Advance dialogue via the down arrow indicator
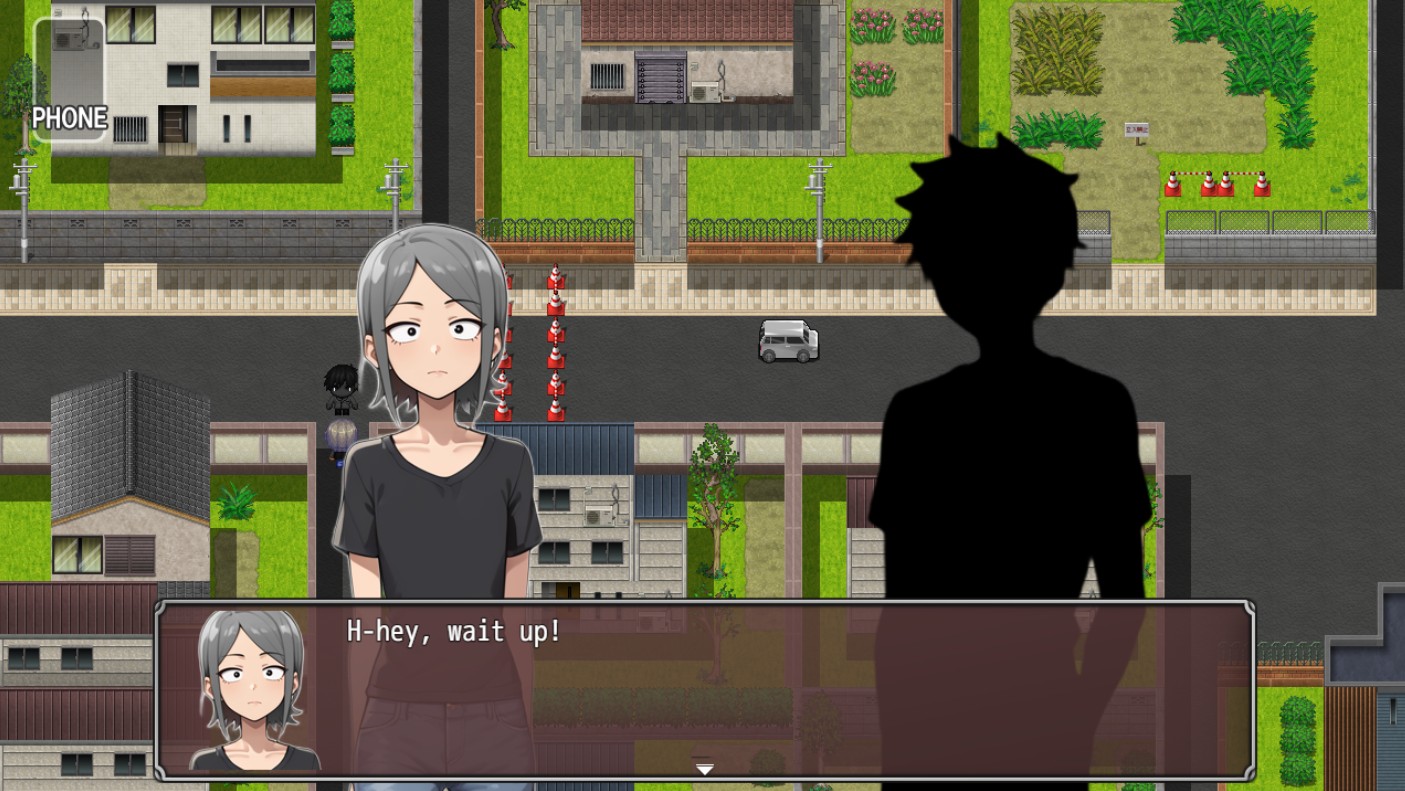The image size is (1405, 791). tap(705, 769)
